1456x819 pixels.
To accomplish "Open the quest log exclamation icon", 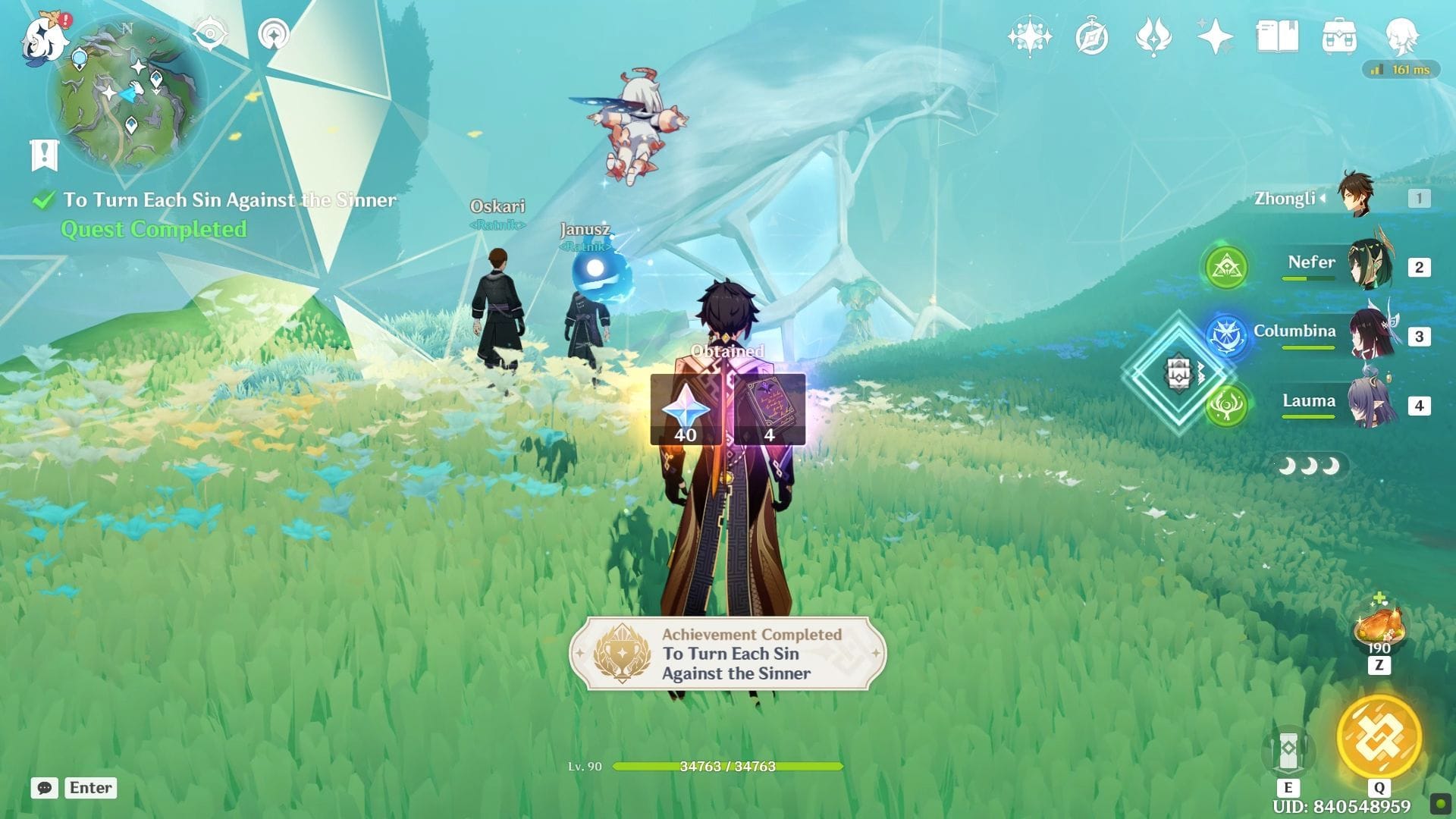I will [x=44, y=155].
